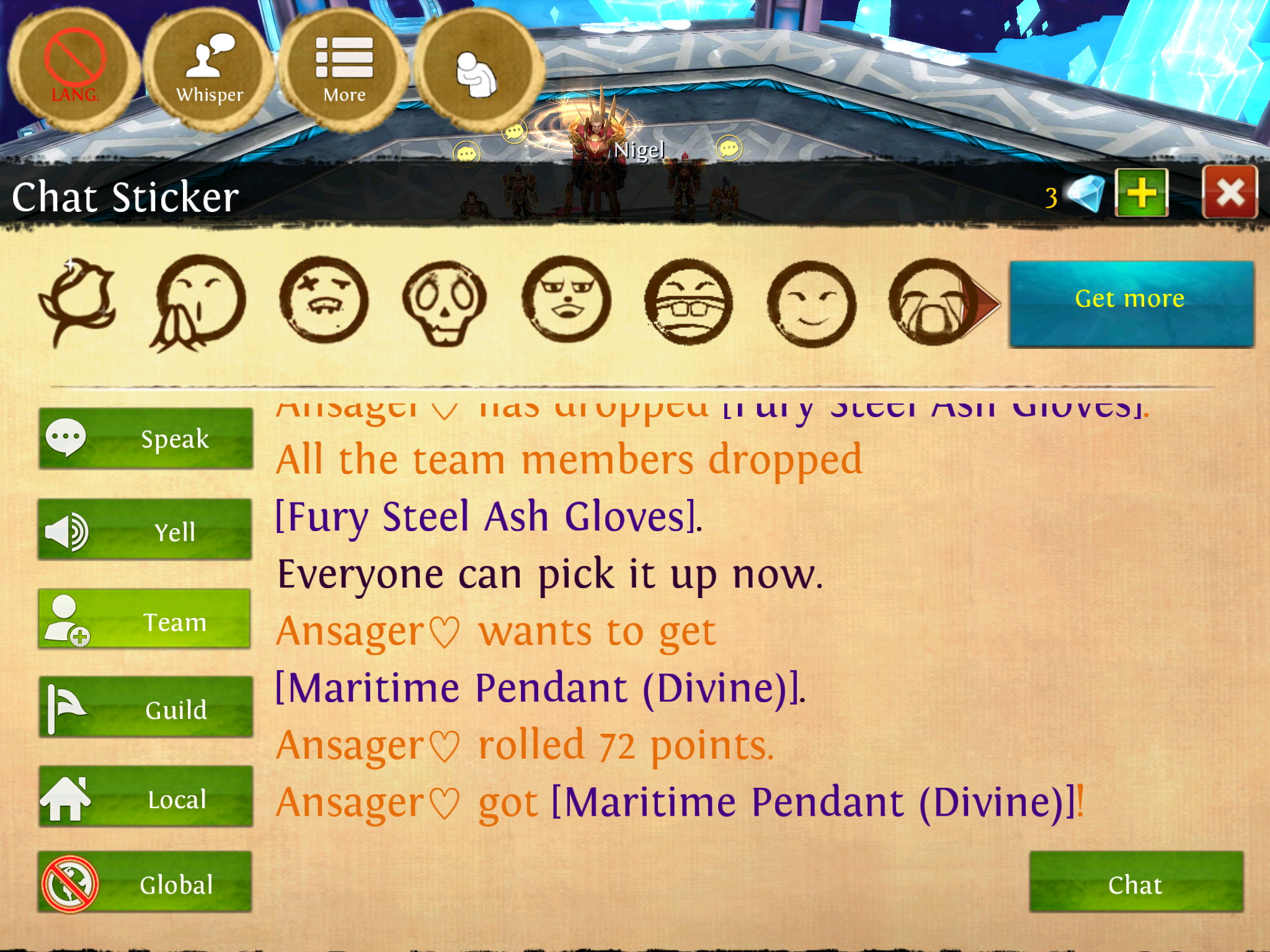Screen dimensions: 1270x952
Task: Switch to the Yell channel
Action: (146, 530)
